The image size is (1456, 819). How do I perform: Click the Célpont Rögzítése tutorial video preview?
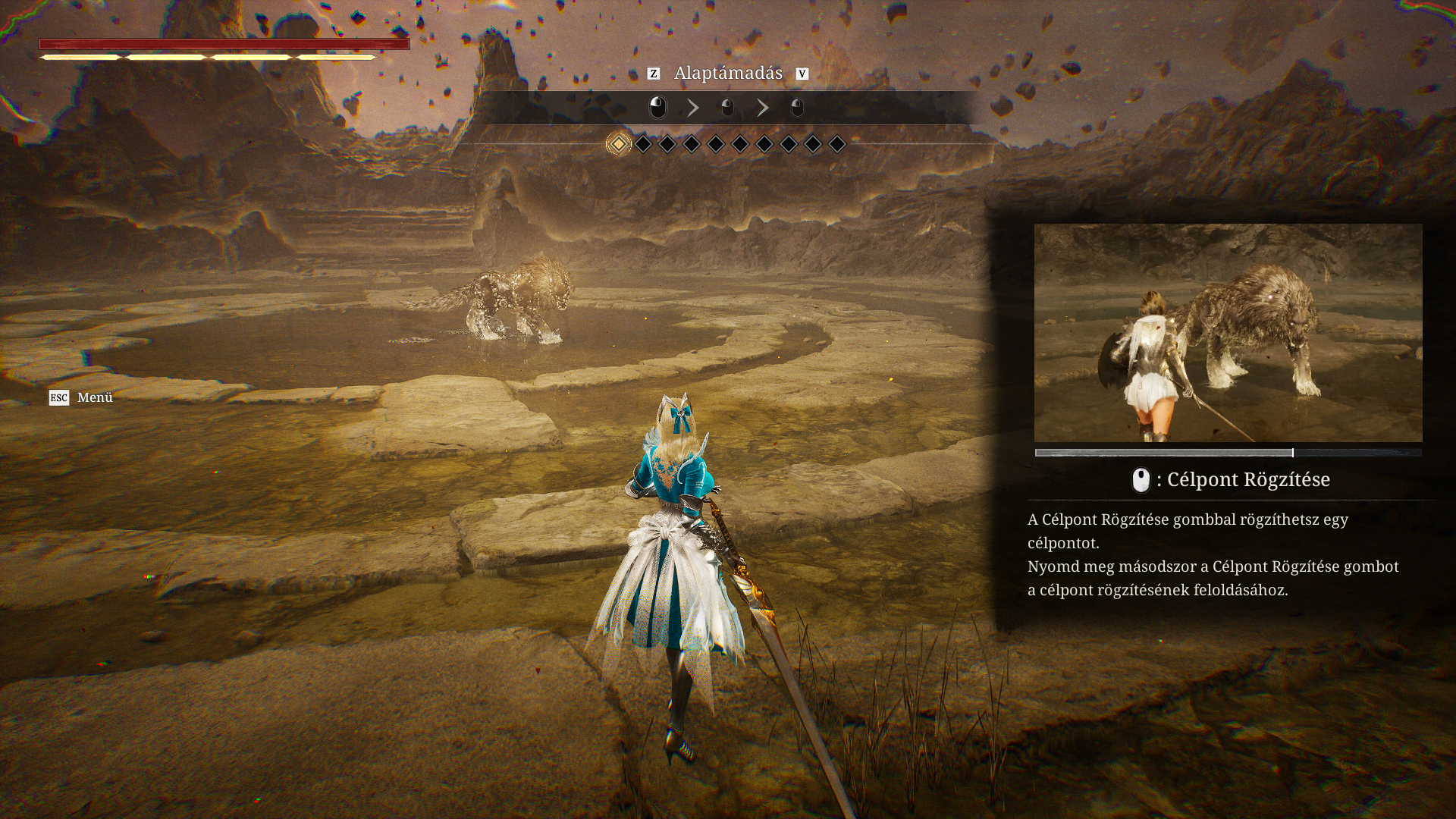(x=1228, y=332)
